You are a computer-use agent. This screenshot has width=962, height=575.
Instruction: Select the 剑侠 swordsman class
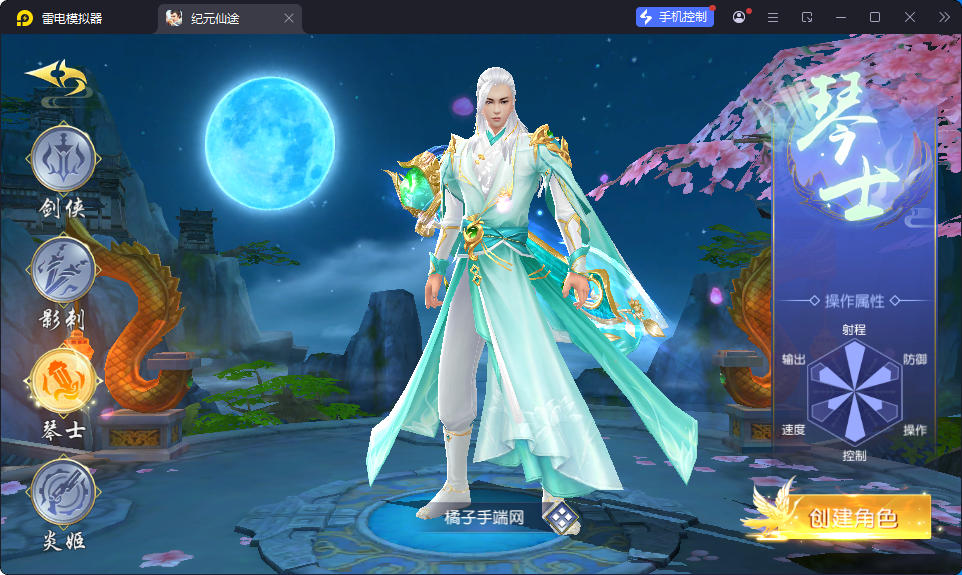coord(63,160)
